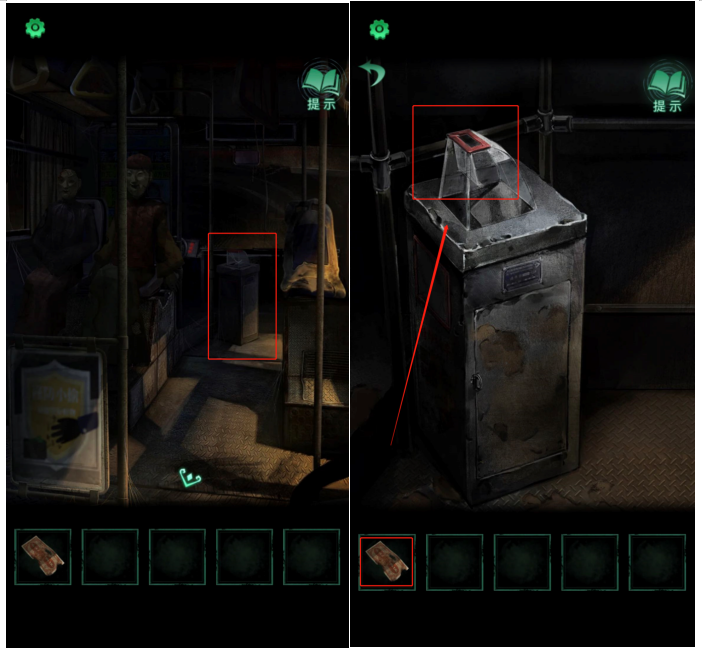This screenshot has height=655, width=702.
Task: Tap the 提示 hint book in the bus interior view
Action: click(x=321, y=86)
